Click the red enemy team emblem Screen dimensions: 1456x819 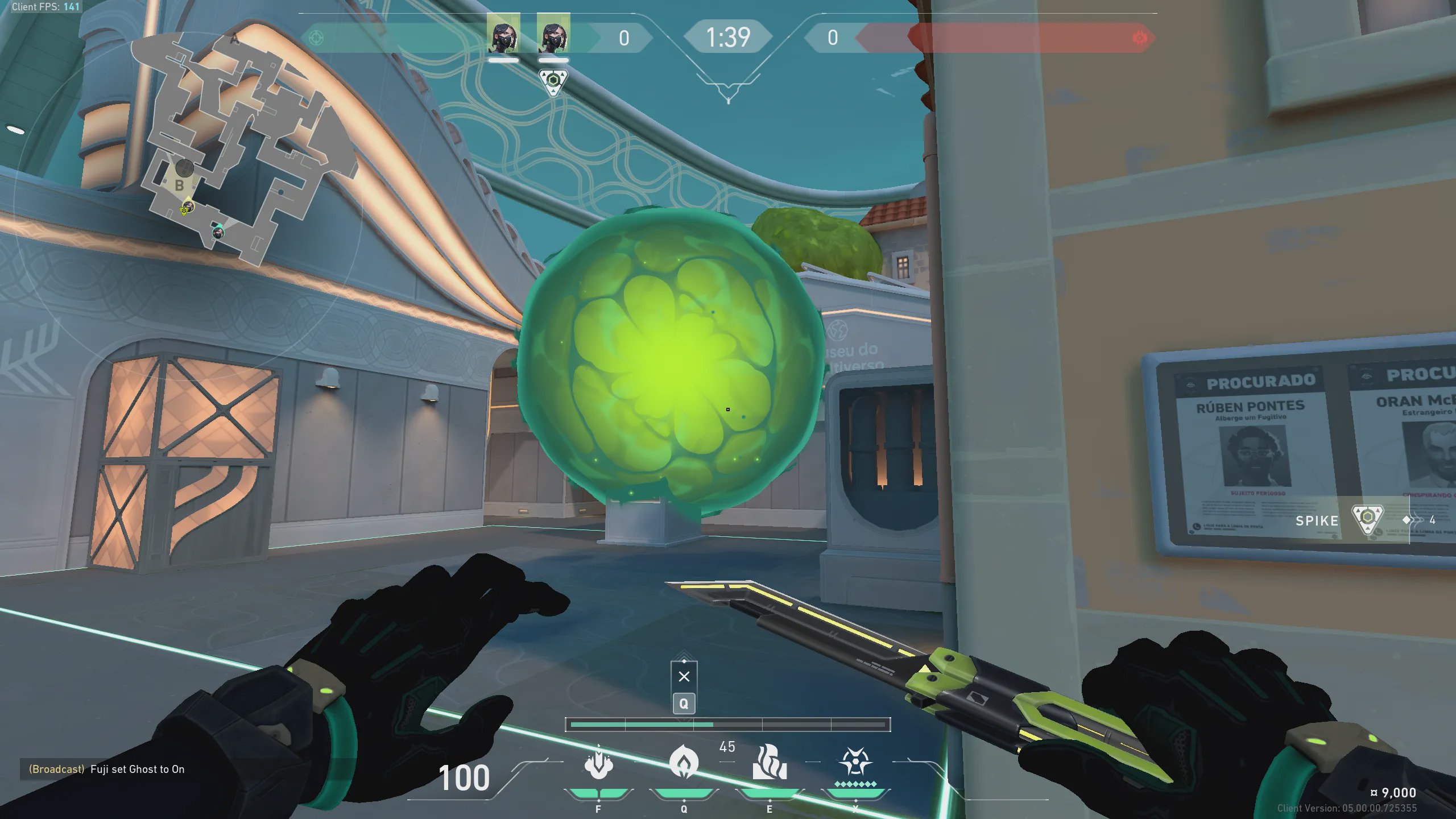[x=1139, y=38]
